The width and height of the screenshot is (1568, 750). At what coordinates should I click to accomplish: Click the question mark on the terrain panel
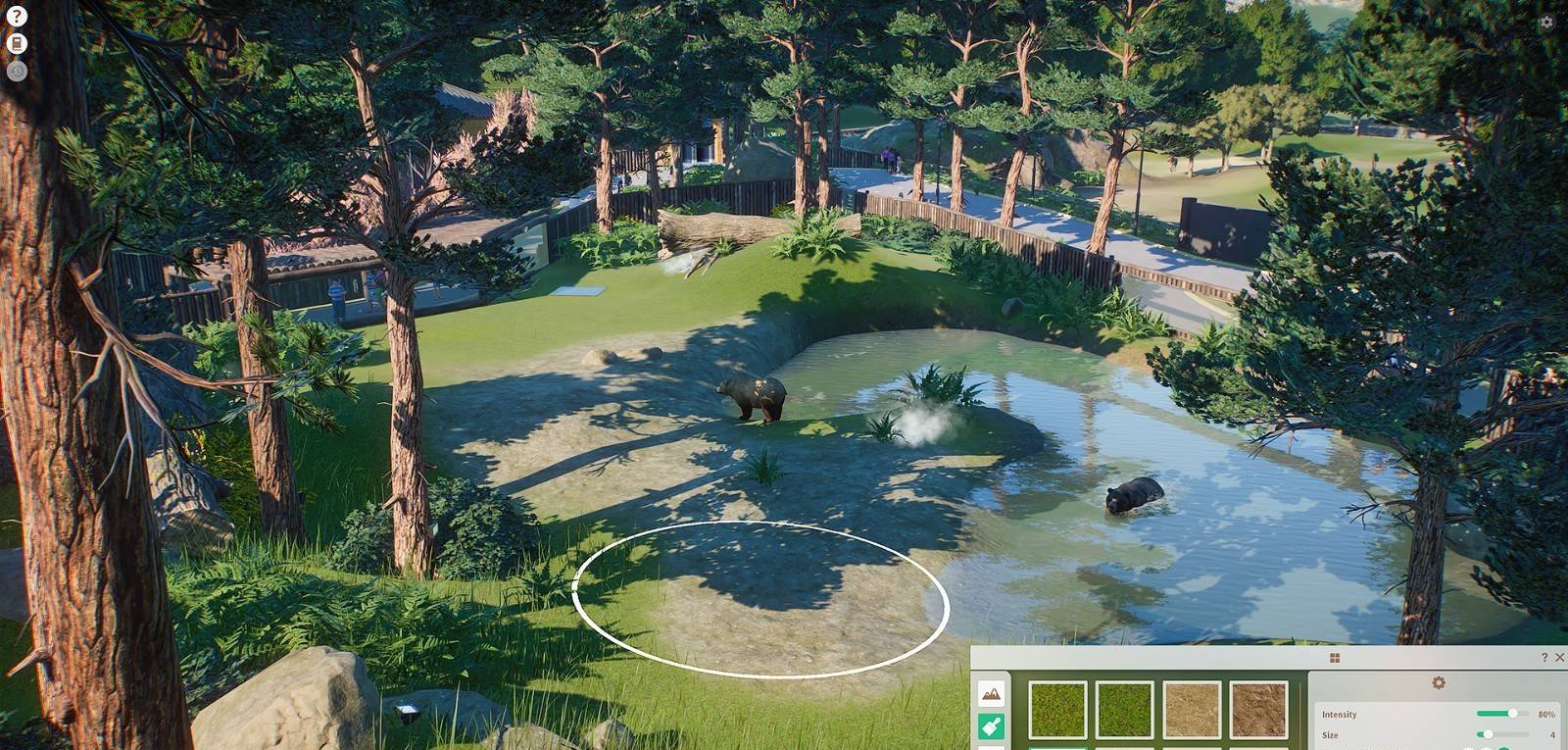[x=1544, y=655]
